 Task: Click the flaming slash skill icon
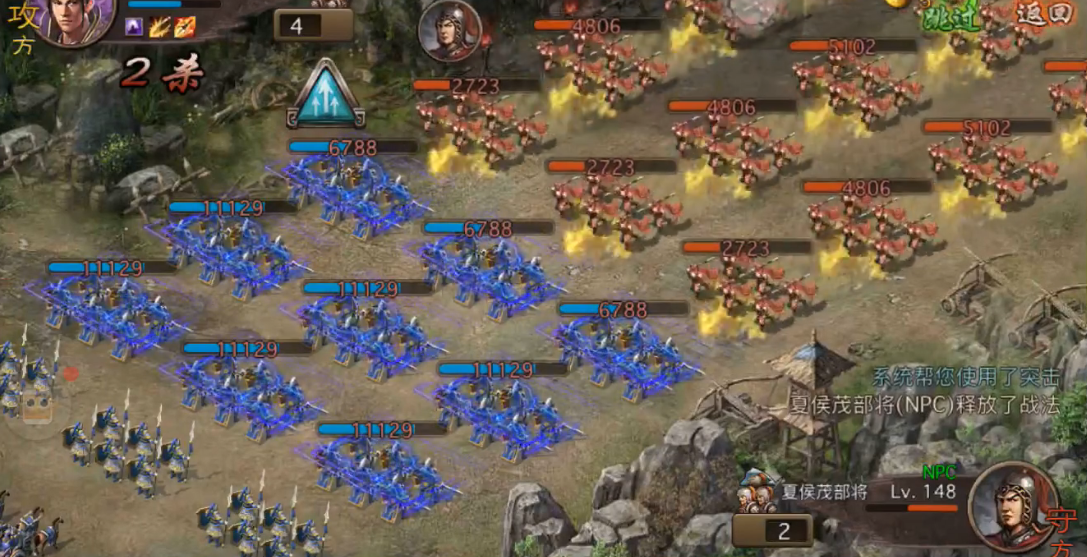(x=158, y=28)
